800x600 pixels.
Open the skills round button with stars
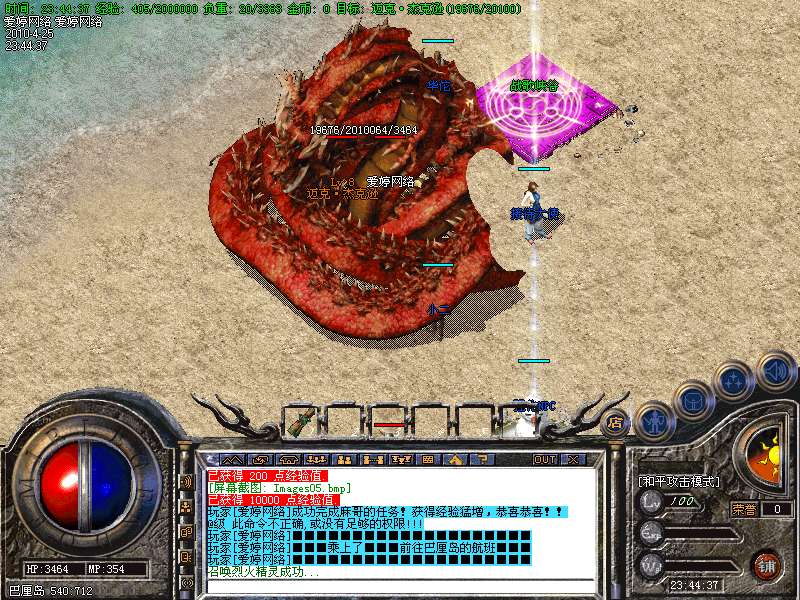click(735, 381)
